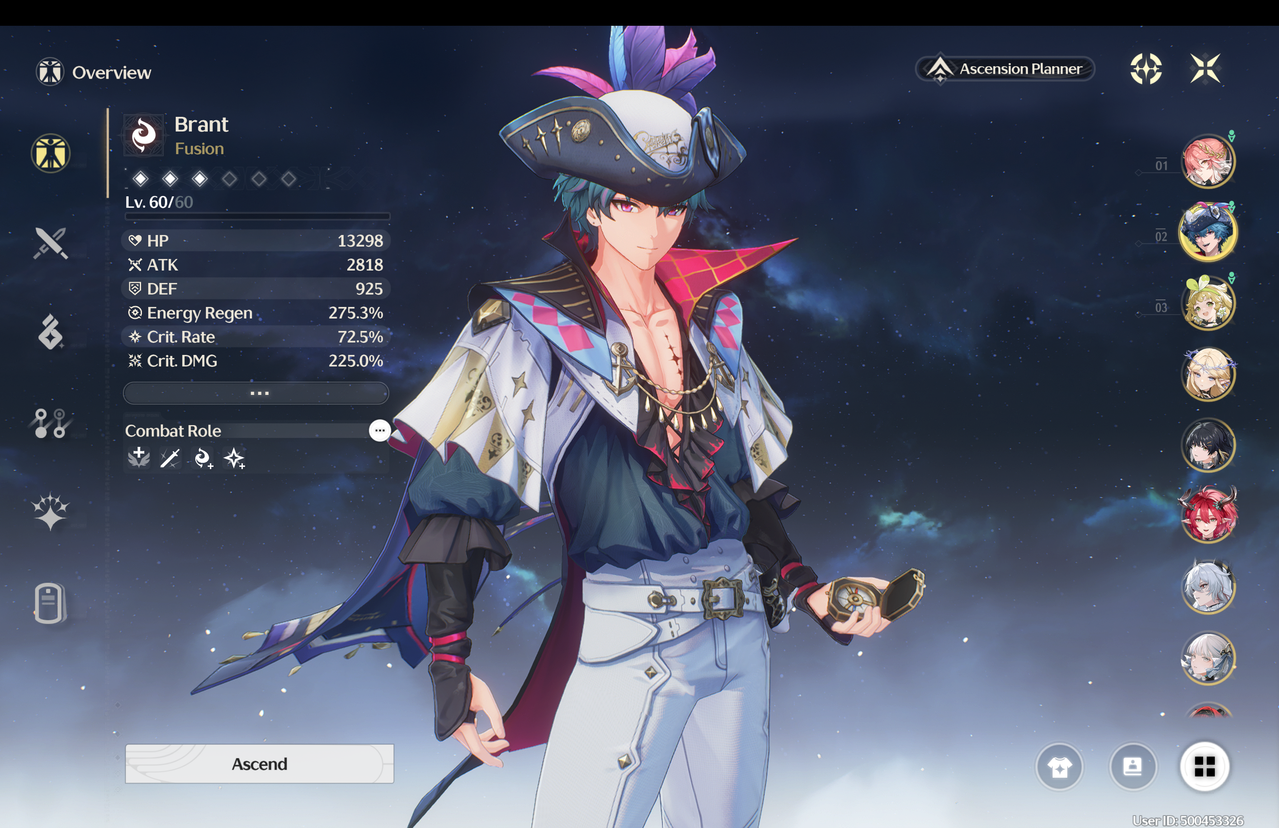Click the Ascend button
This screenshot has height=828, width=1279.
[259, 764]
